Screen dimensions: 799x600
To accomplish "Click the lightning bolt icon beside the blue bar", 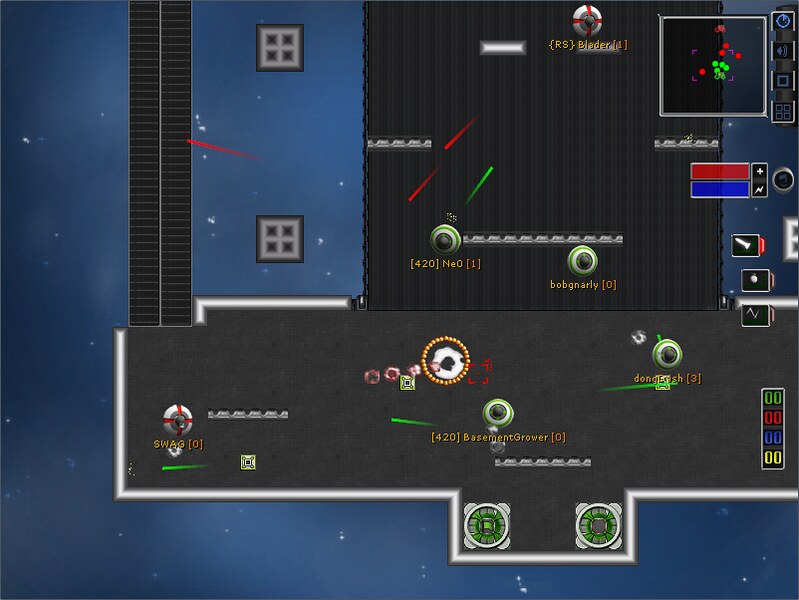I will 759,189.
